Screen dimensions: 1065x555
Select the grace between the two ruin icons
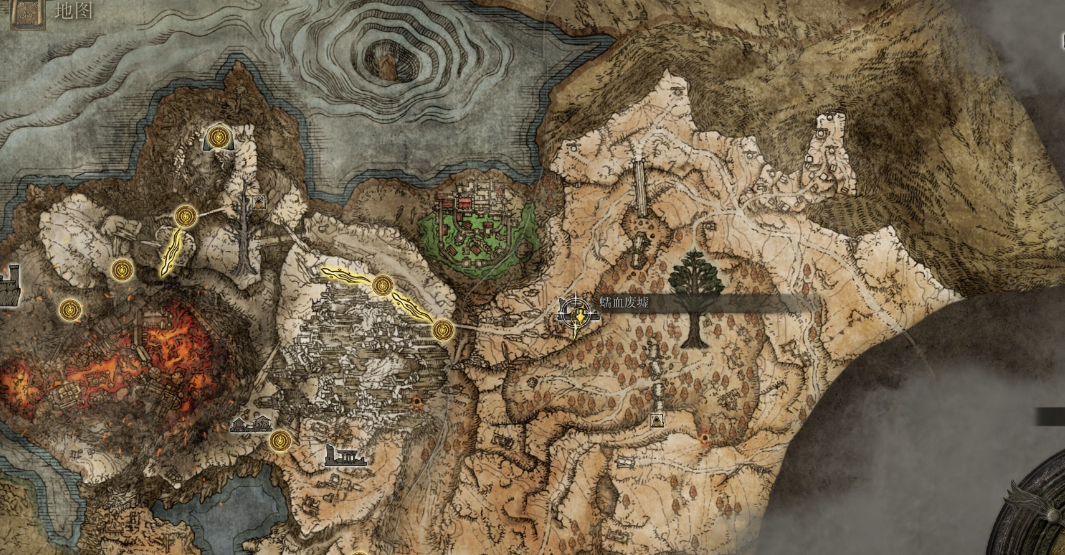(x=277, y=440)
